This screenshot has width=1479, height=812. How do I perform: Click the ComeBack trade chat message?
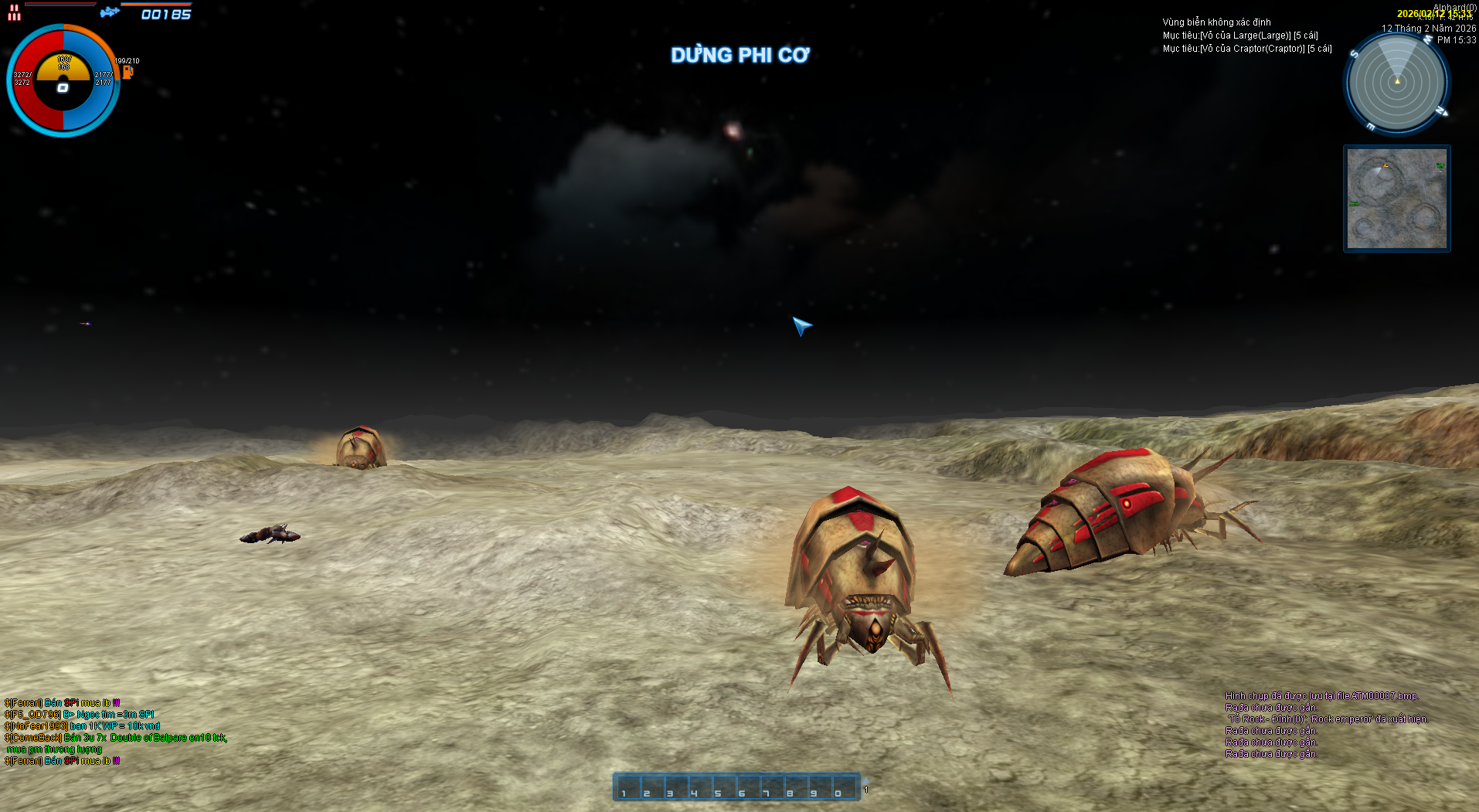(116, 738)
